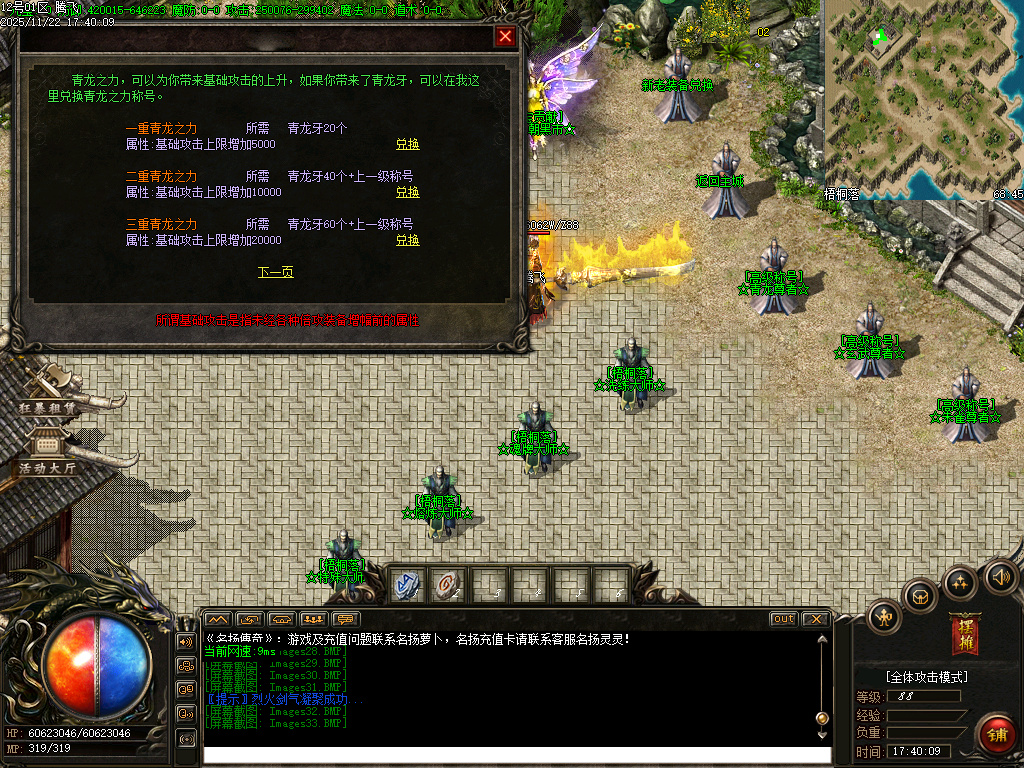
Task: Open the skills button with three stars
Action: coord(960,582)
